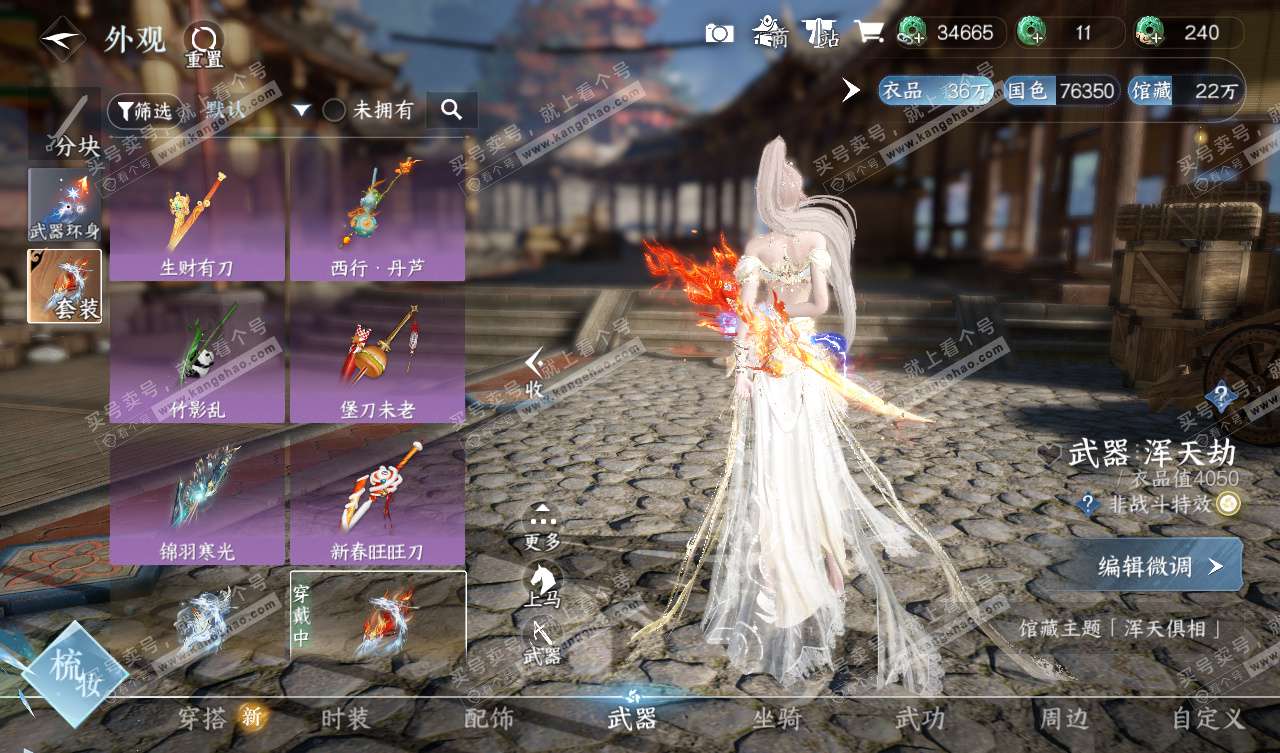Choose the 生财有刀 weapon skin
The width and height of the screenshot is (1280, 753).
coord(197,222)
